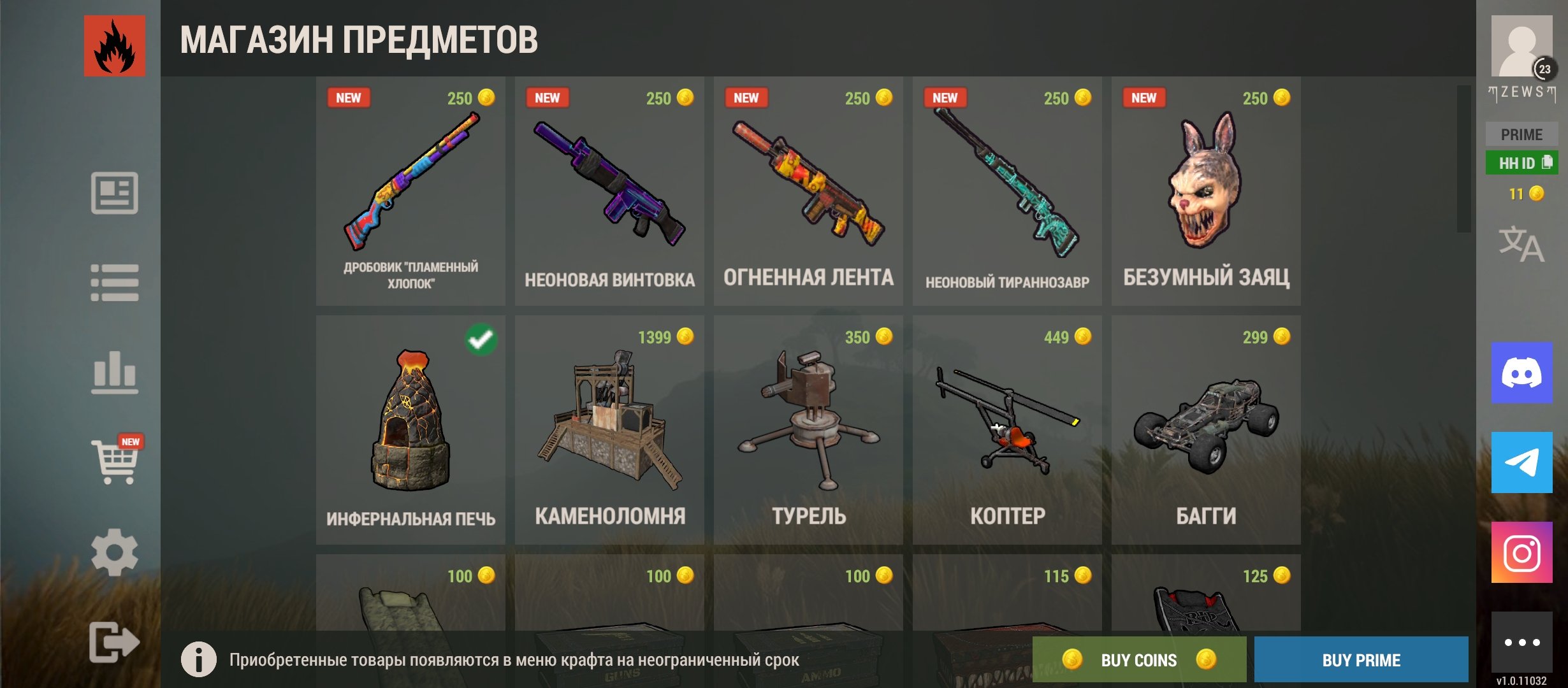Open the statistics bar chart icon
This screenshot has height=688, width=1568.
(x=115, y=372)
